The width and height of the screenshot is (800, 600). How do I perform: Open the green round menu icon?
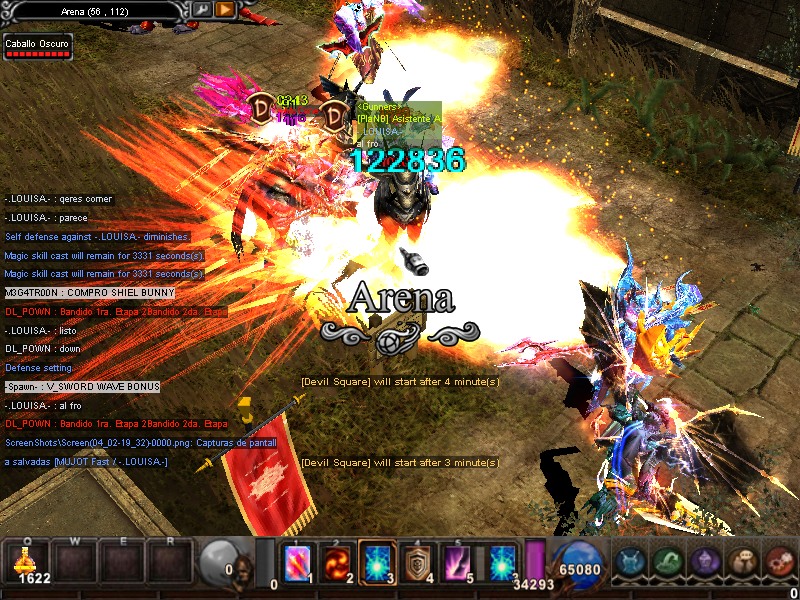click(667, 563)
